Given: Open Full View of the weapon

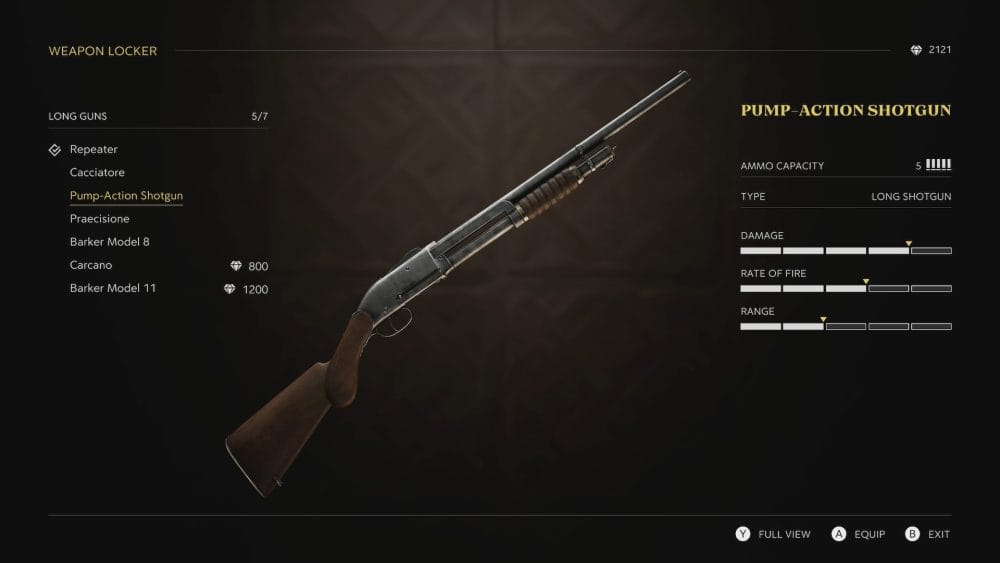Looking at the screenshot, I should click(773, 535).
